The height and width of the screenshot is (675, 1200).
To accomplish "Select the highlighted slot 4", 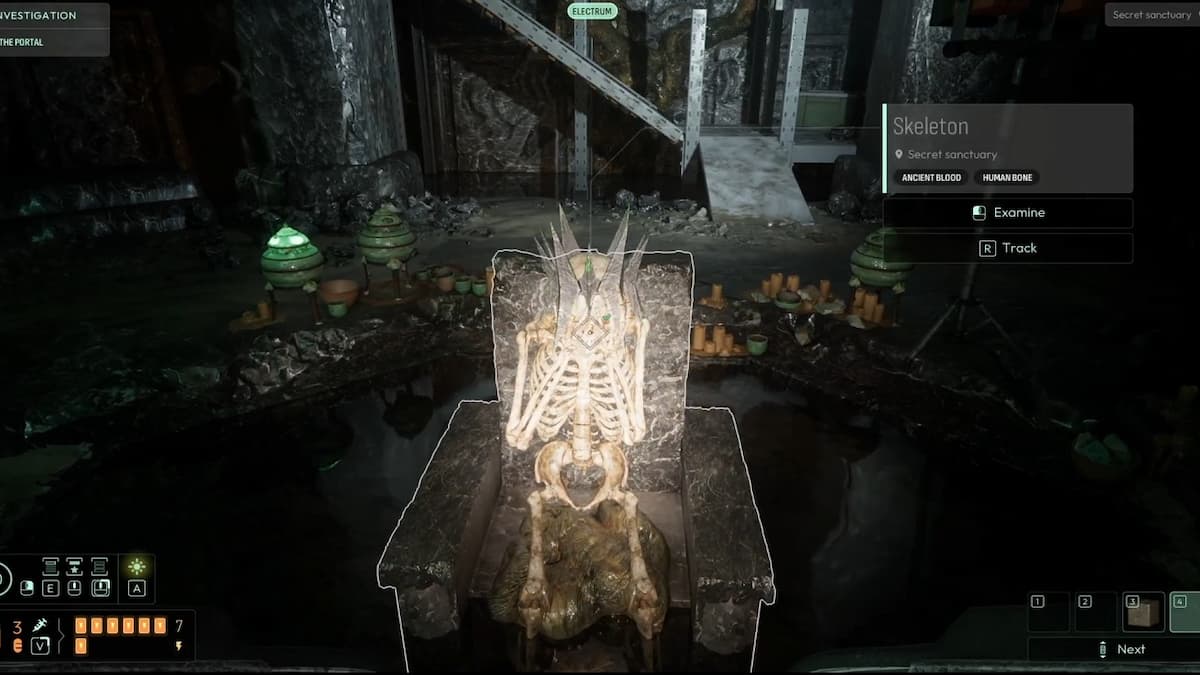I will [x=1186, y=612].
